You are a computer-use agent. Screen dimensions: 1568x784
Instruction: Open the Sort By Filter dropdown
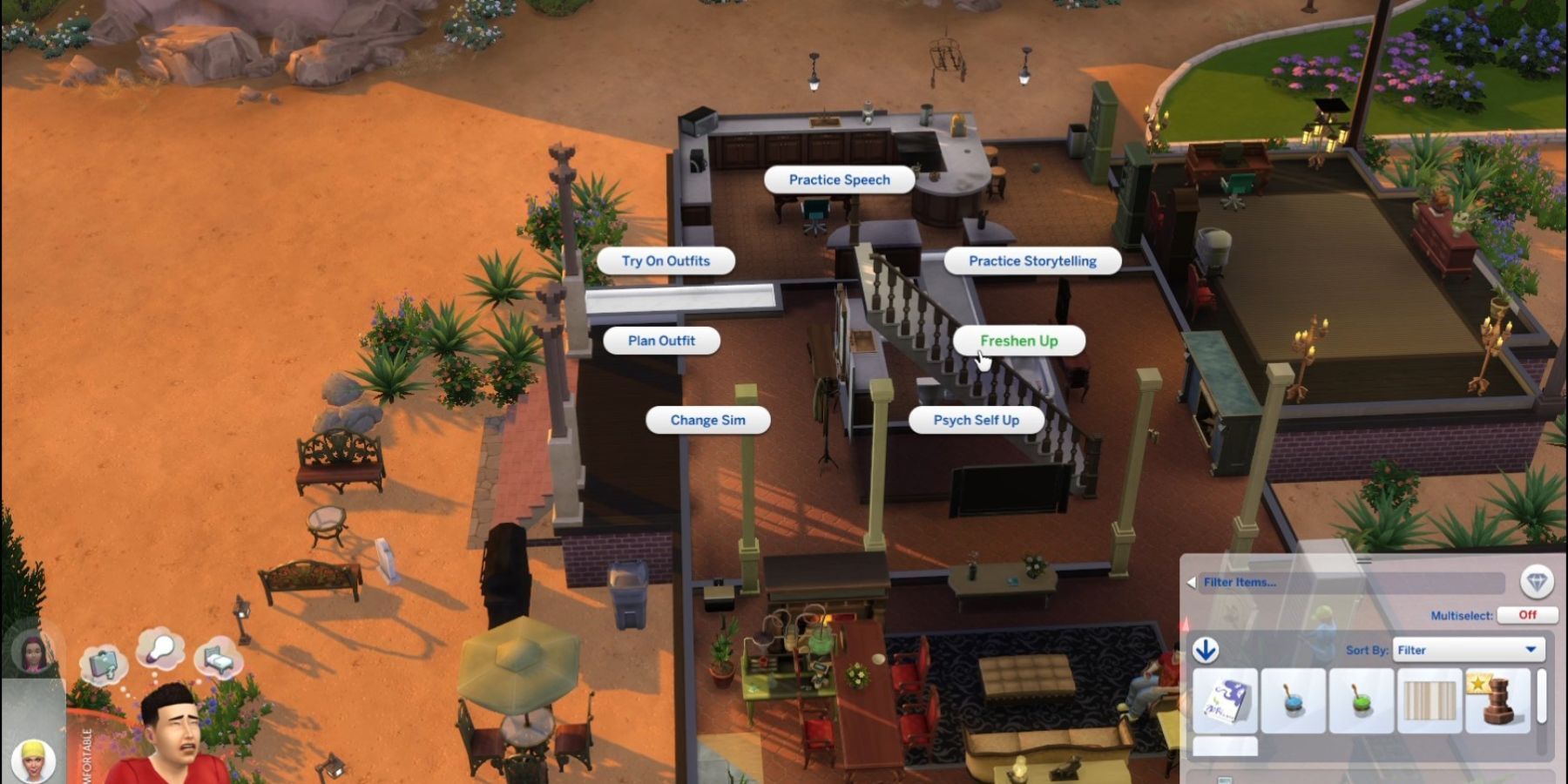coord(1468,649)
